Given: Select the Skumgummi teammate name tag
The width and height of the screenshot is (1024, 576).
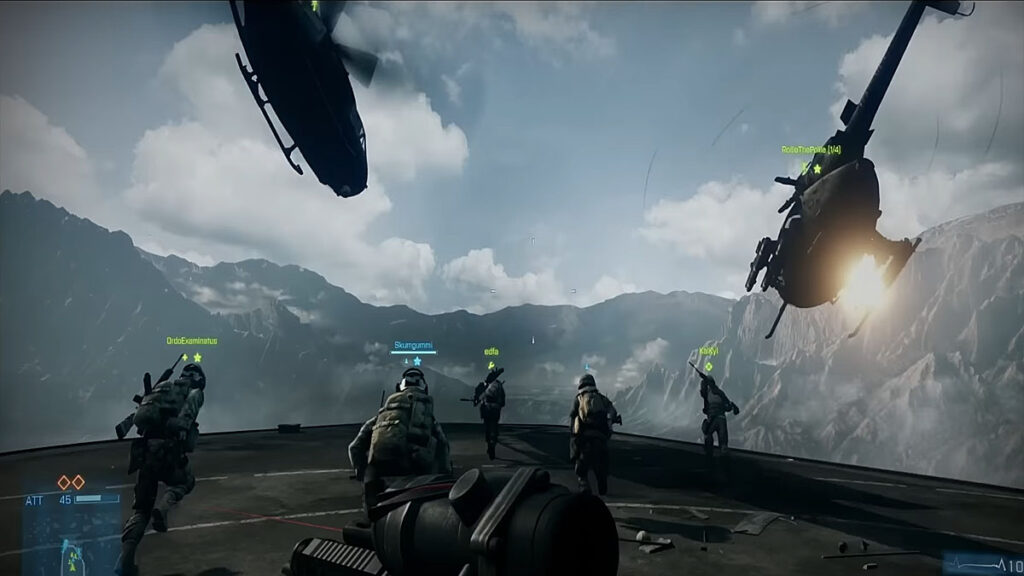Looking at the screenshot, I should pyautogui.click(x=413, y=345).
